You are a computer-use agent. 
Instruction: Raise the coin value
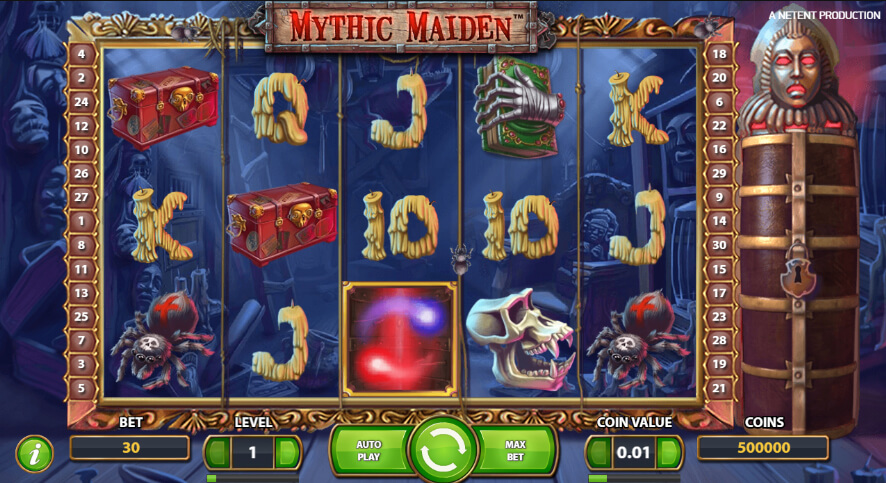pyautogui.click(x=669, y=452)
